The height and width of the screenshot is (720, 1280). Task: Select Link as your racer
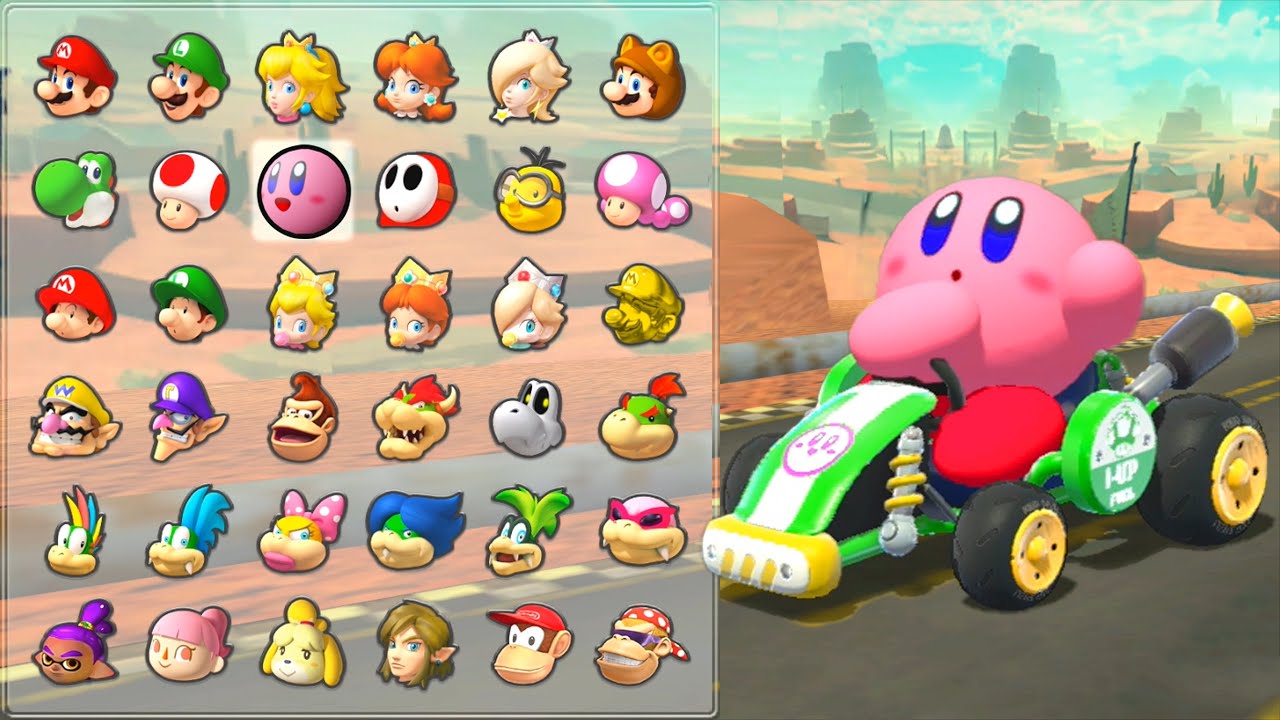[417, 645]
